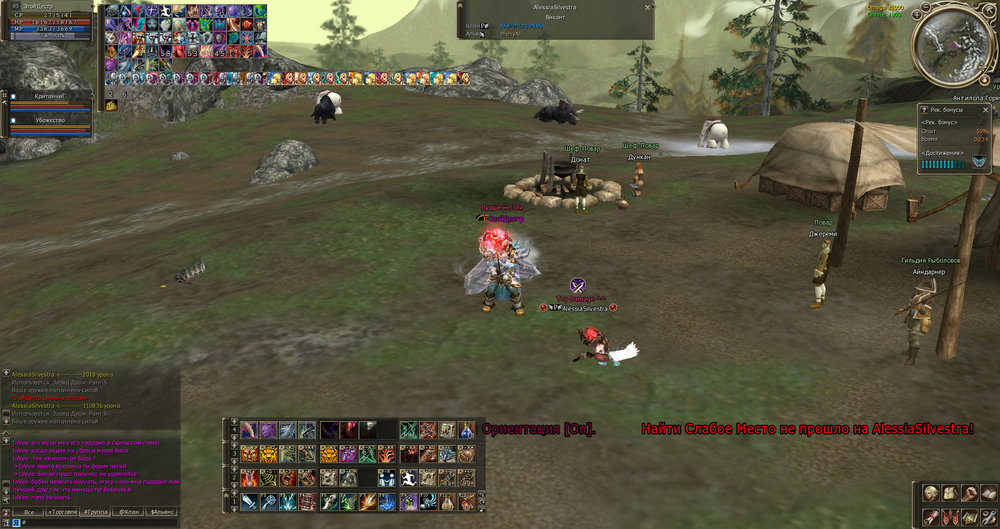Close the recommendation bonus panel
This screenshot has height=529, width=1000.
[x=987, y=108]
